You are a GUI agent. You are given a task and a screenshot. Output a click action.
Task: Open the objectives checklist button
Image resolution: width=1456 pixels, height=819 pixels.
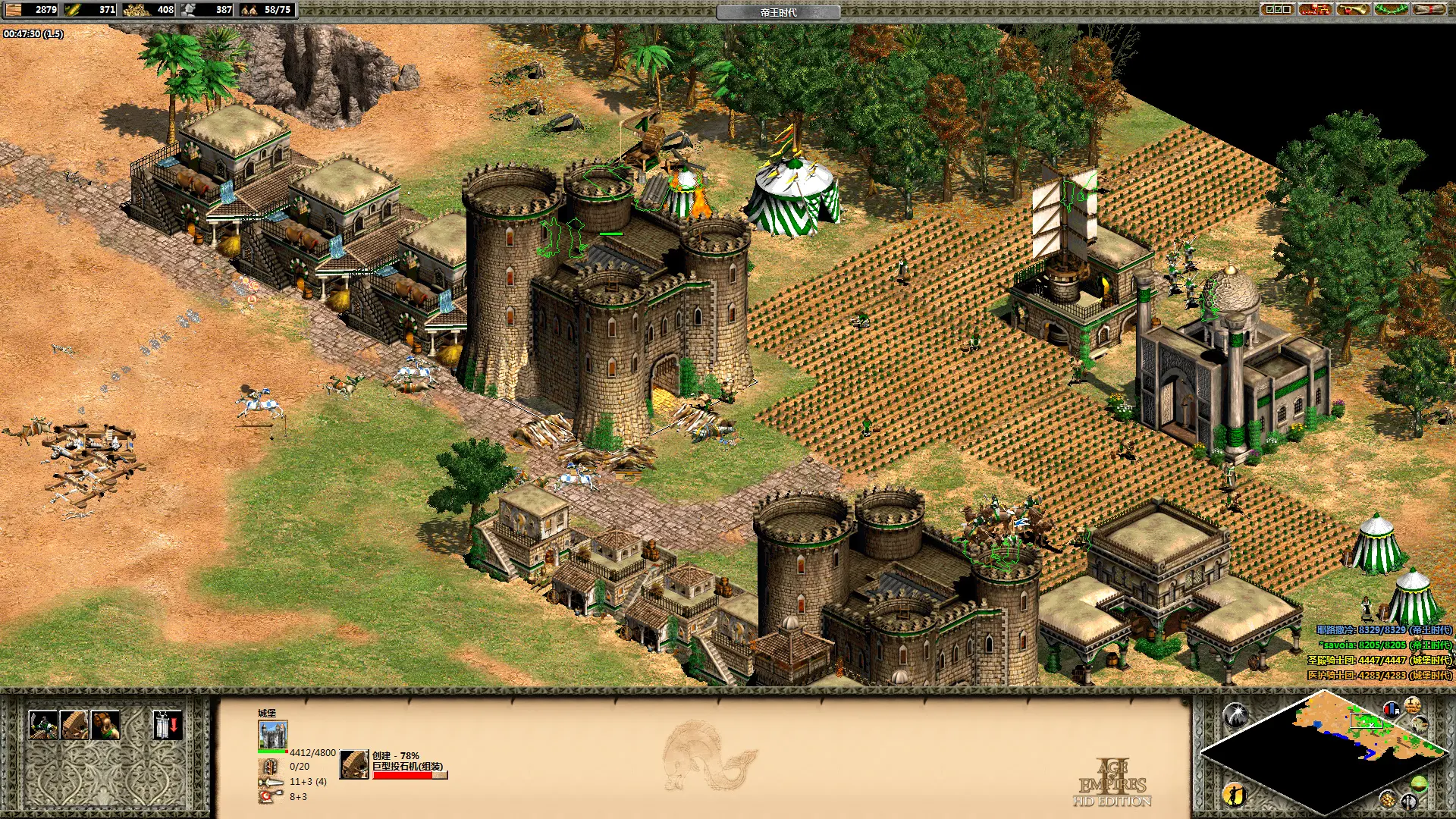(x=1277, y=9)
